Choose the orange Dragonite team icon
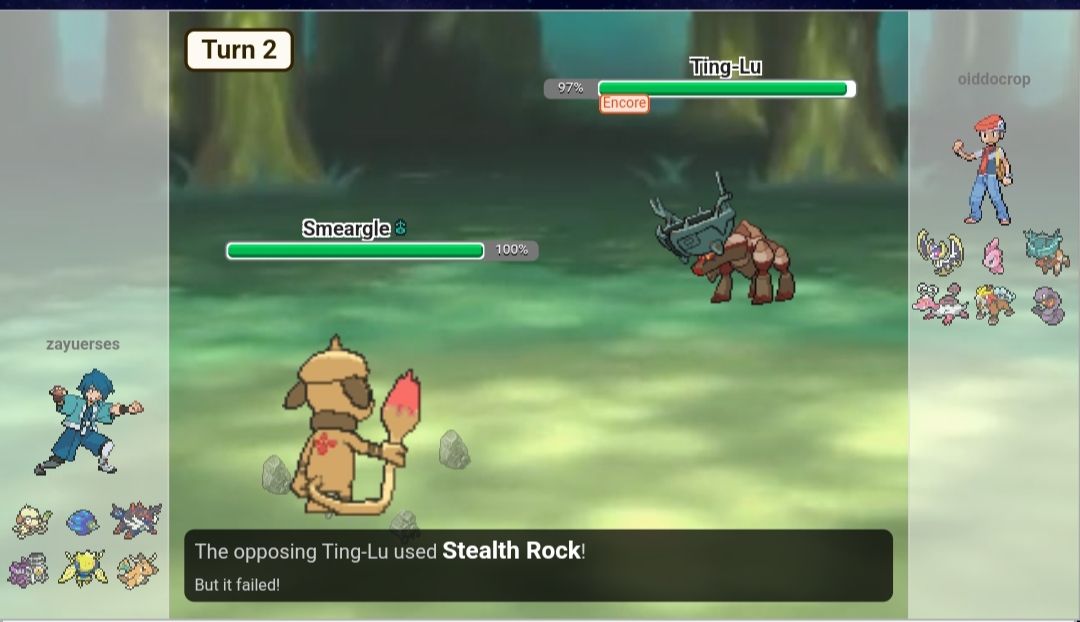 [136, 570]
